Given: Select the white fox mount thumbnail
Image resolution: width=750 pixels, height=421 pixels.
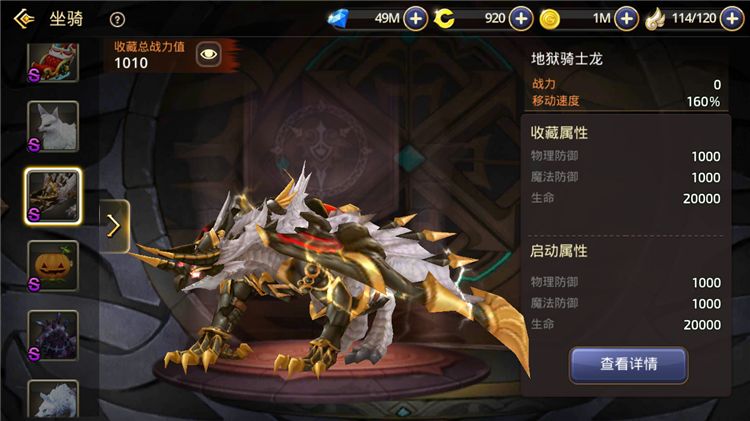Looking at the screenshot, I should point(53,127).
